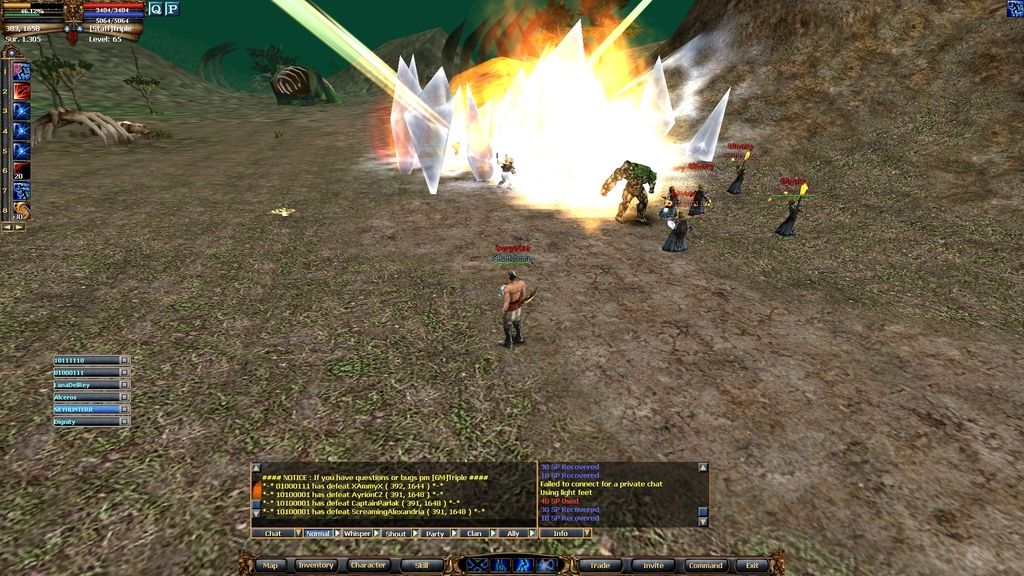Click the Q button beside the status bars
Viewport: 1024px width, 576px height.
click(156, 9)
